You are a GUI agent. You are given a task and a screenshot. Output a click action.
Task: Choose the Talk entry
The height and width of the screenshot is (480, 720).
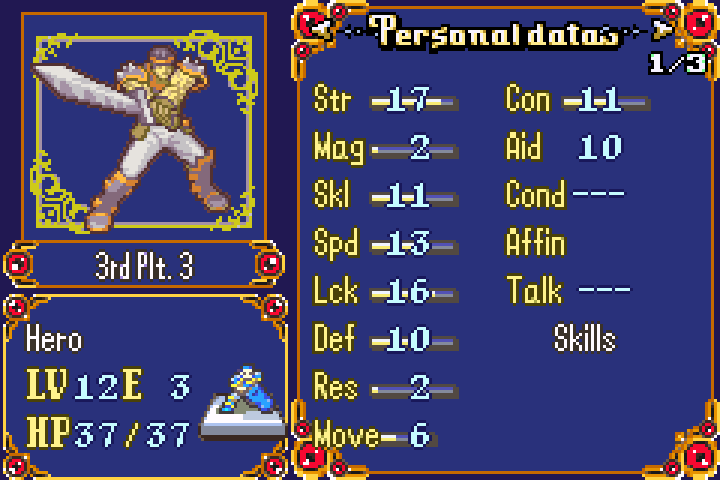click(x=568, y=291)
